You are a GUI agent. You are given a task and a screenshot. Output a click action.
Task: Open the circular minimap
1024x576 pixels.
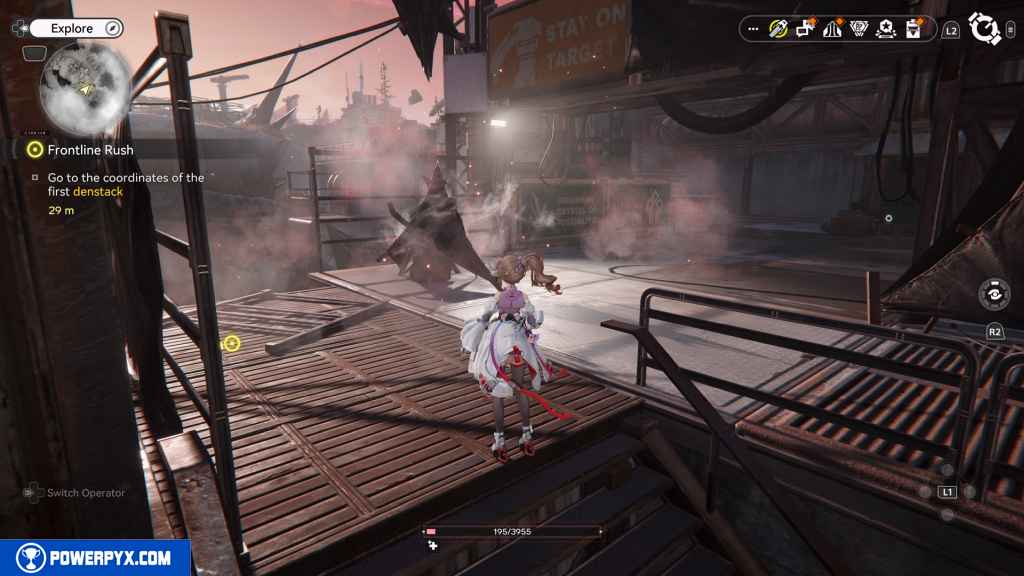click(x=84, y=88)
